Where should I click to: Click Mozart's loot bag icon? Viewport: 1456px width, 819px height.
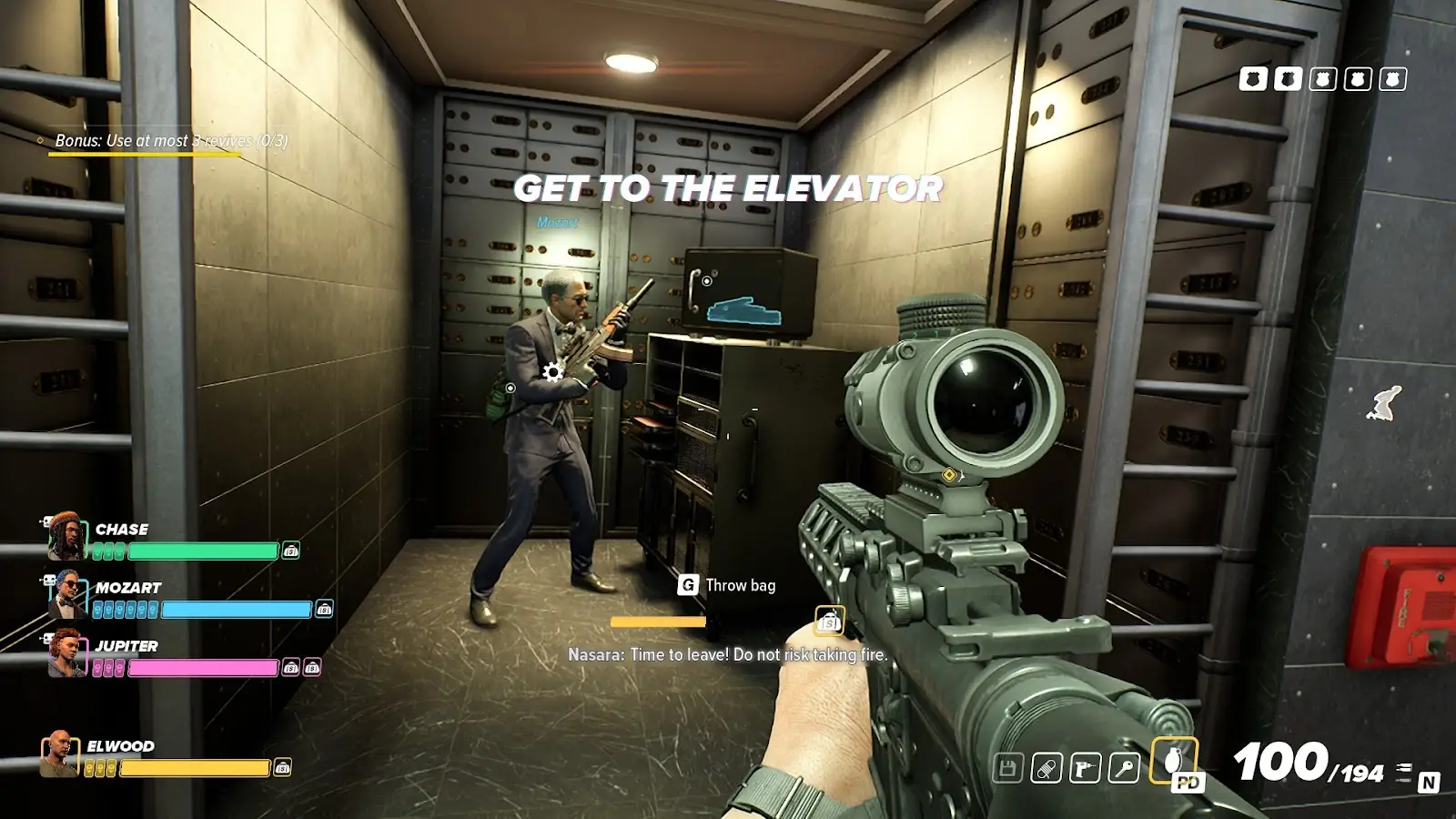click(x=324, y=609)
